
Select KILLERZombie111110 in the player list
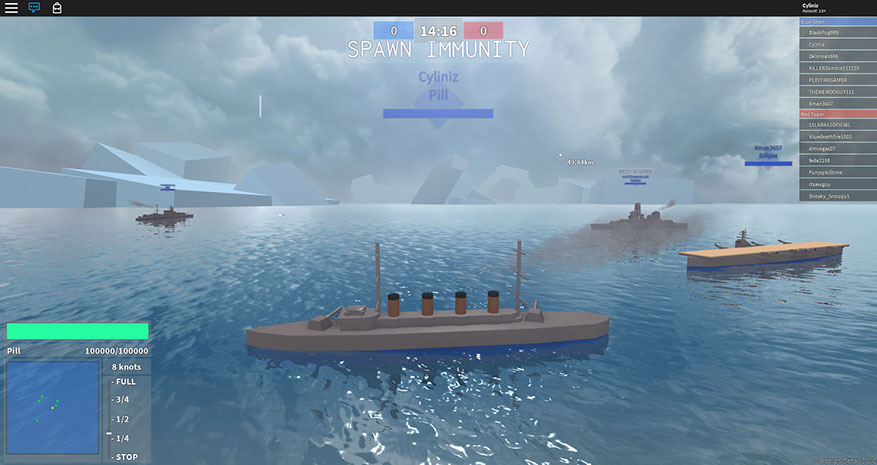pos(837,68)
